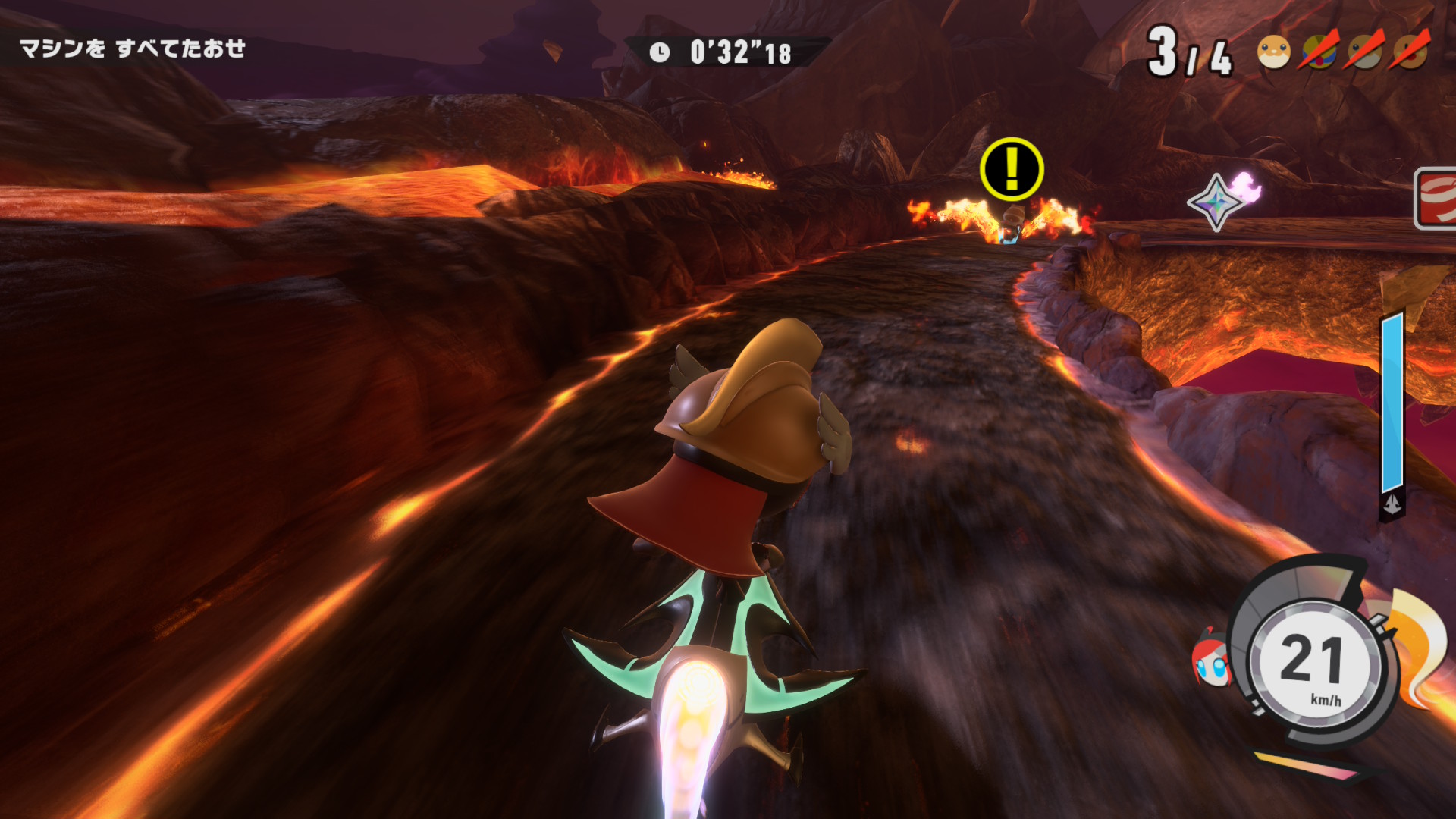1456x819 pixels.
Task: Select the objective text in the top-left
Action: [133, 49]
